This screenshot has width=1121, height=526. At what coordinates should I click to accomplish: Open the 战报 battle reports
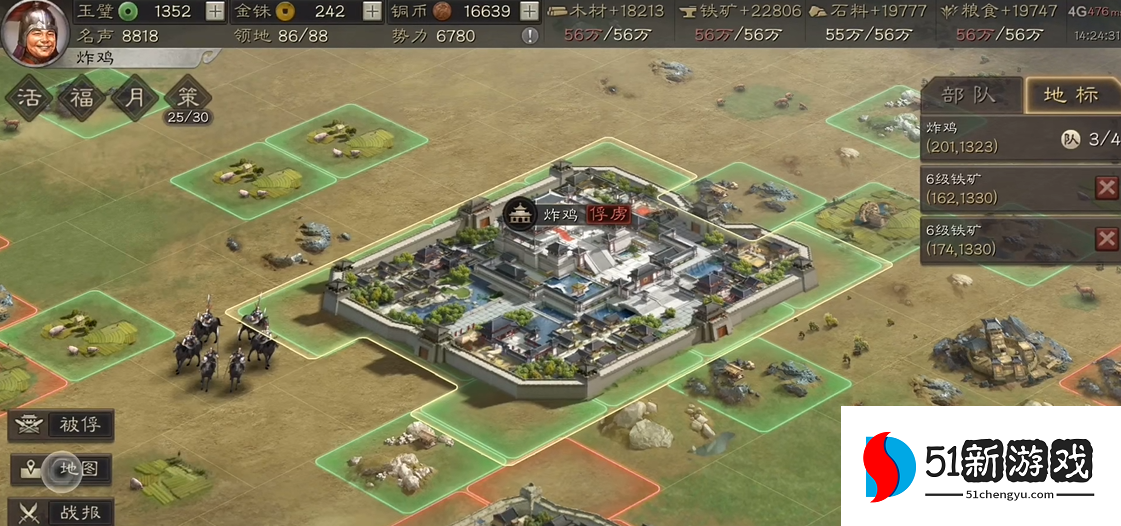click(60, 511)
